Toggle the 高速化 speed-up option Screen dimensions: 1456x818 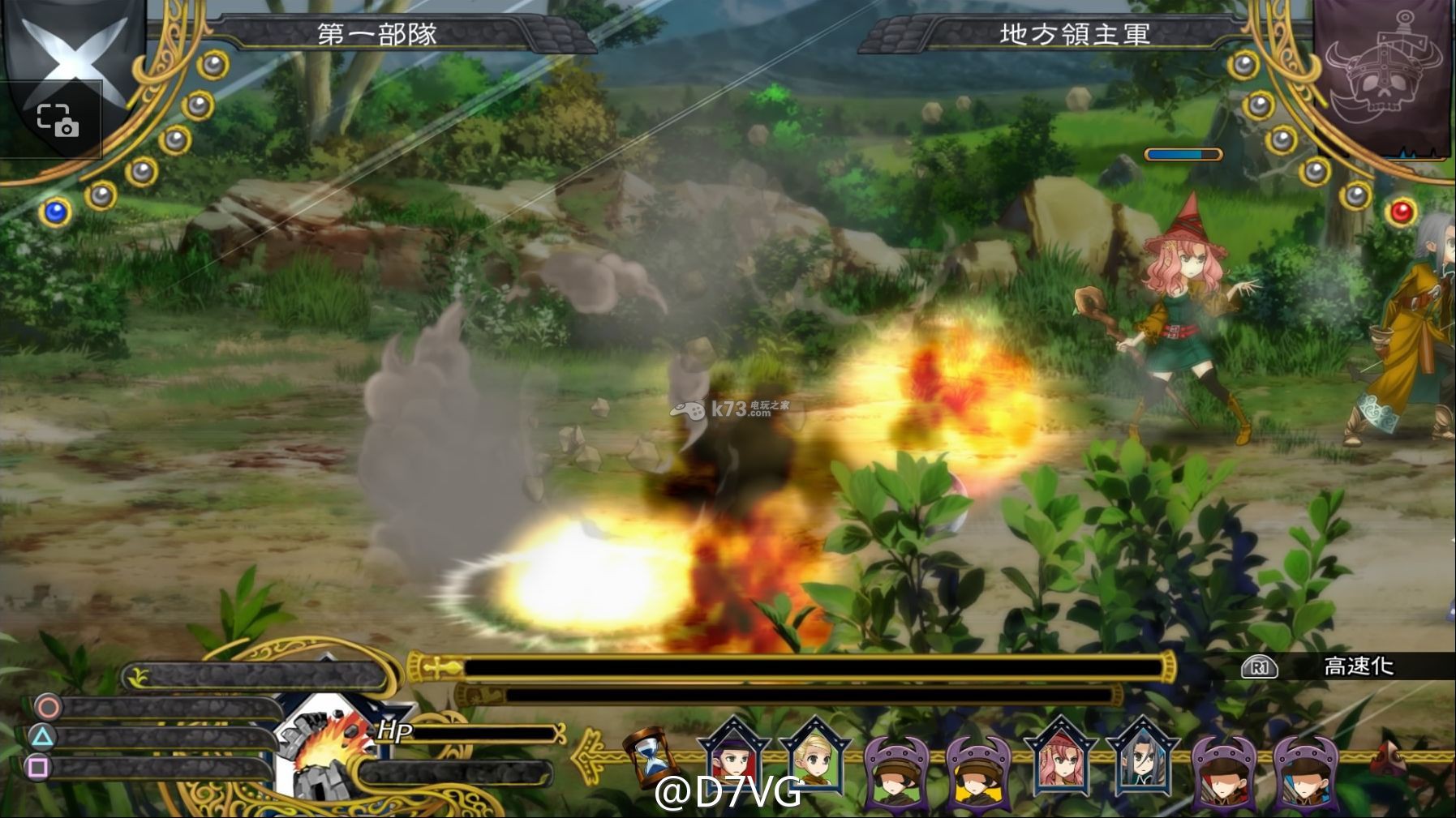click(x=1358, y=666)
